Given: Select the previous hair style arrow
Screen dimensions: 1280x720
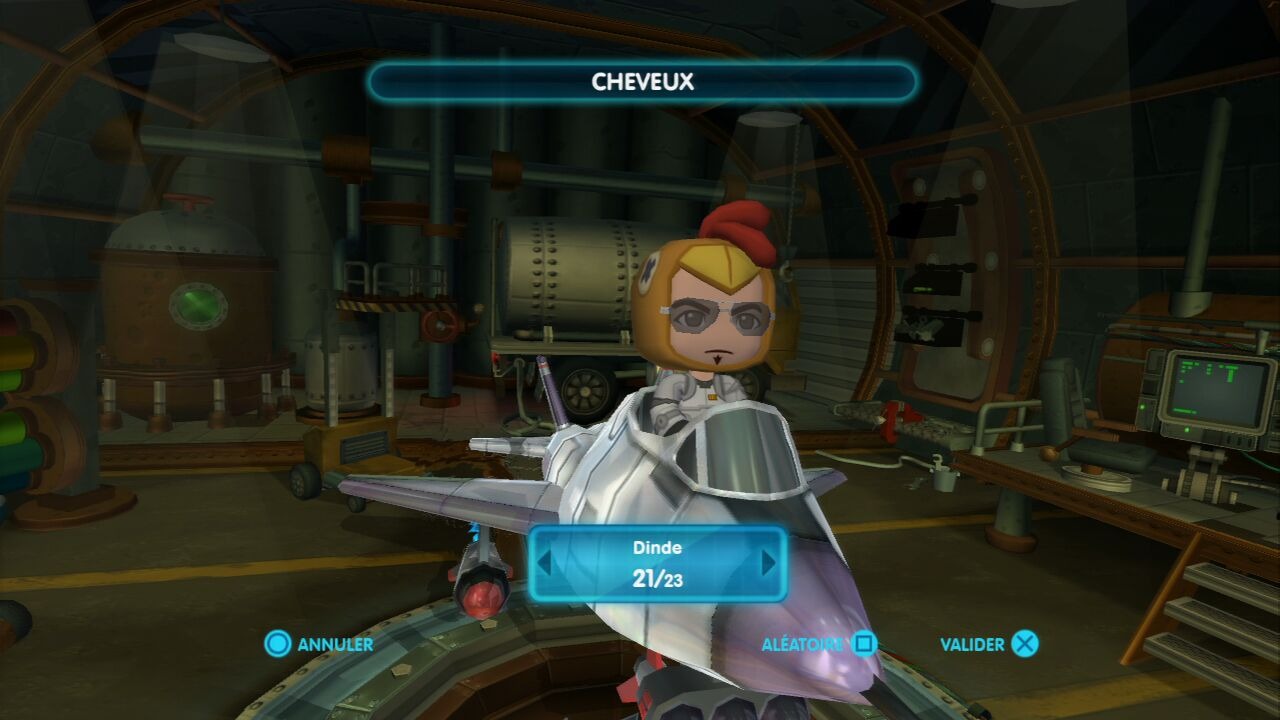Looking at the screenshot, I should tap(544, 563).
